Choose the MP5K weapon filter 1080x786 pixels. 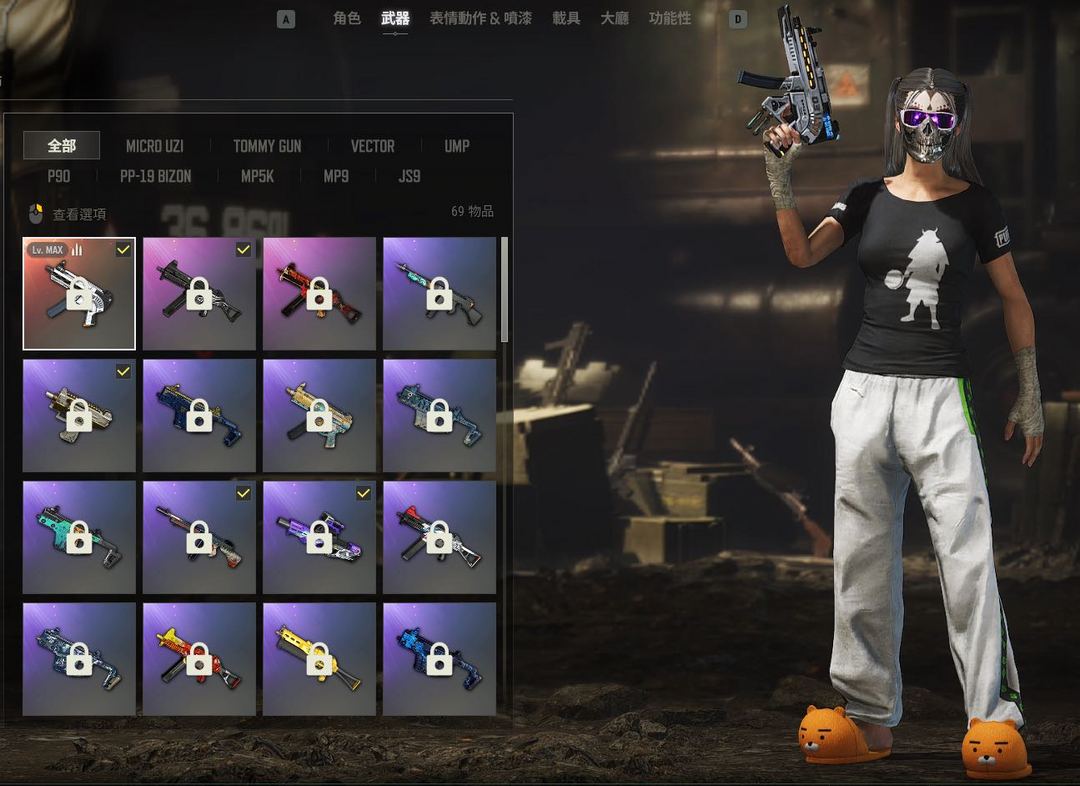point(257,176)
